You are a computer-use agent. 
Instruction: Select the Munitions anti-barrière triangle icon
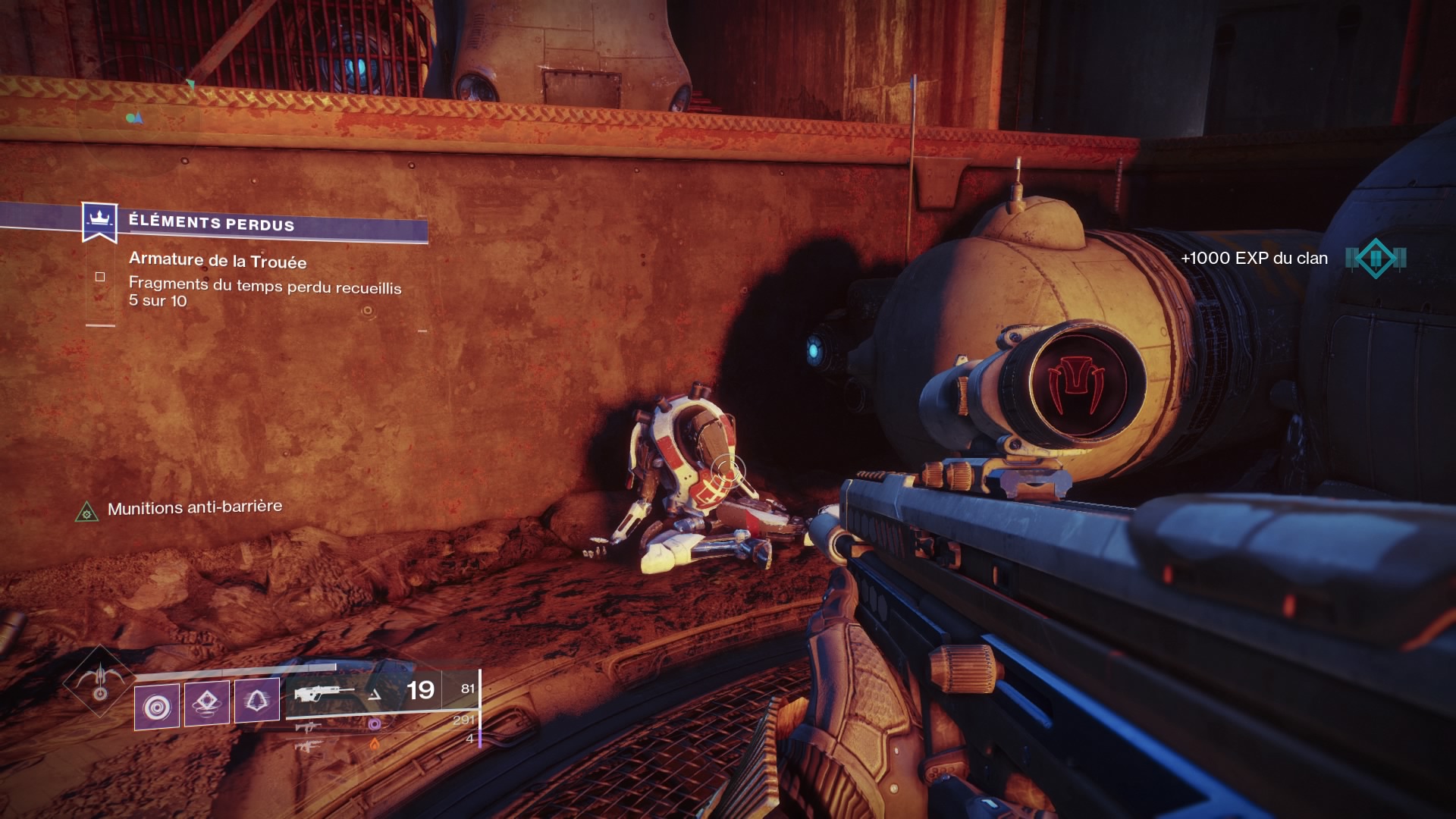coord(87,513)
